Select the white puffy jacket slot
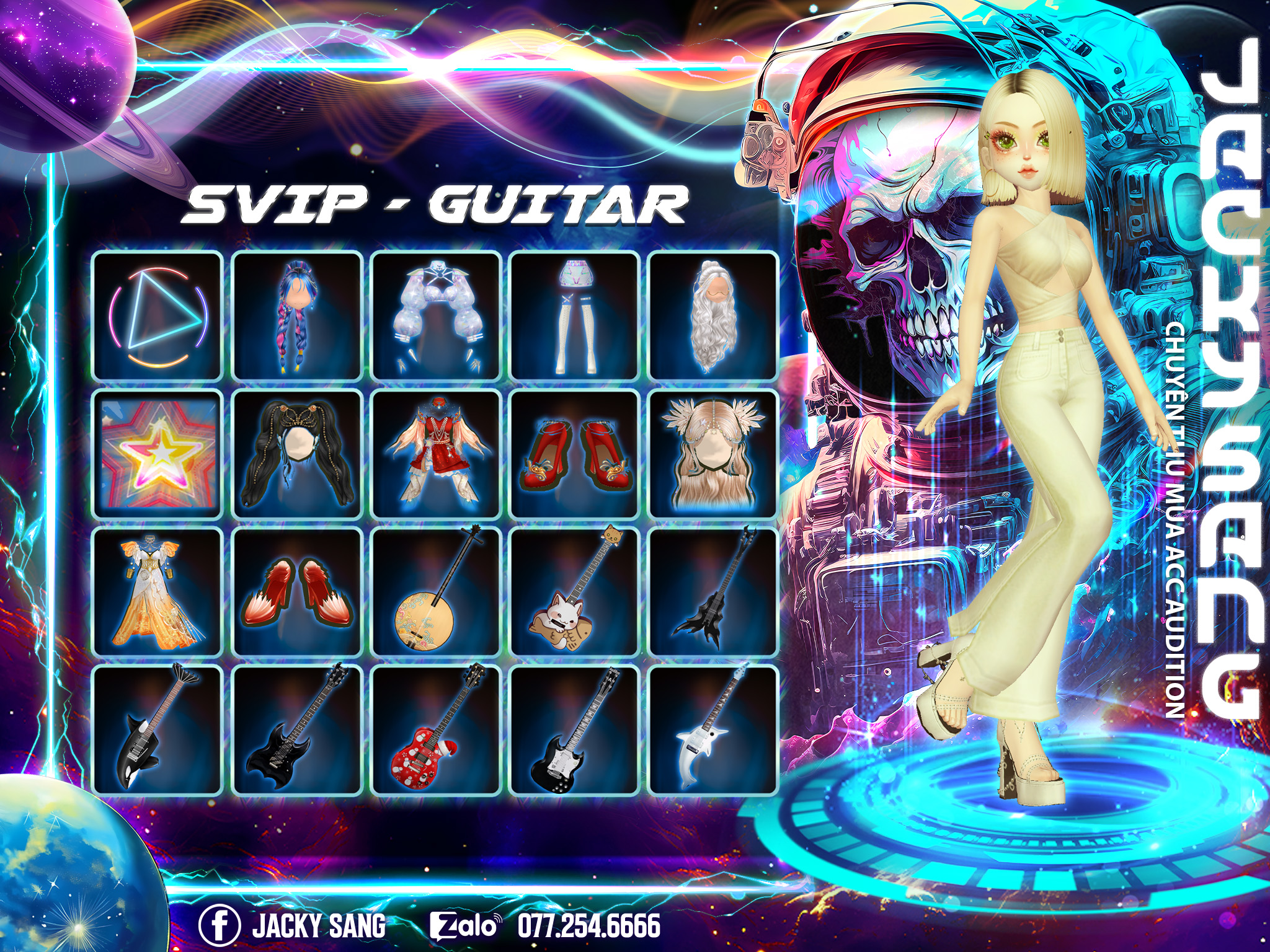The height and width of the screenshot is (952, 1270). 436,315
